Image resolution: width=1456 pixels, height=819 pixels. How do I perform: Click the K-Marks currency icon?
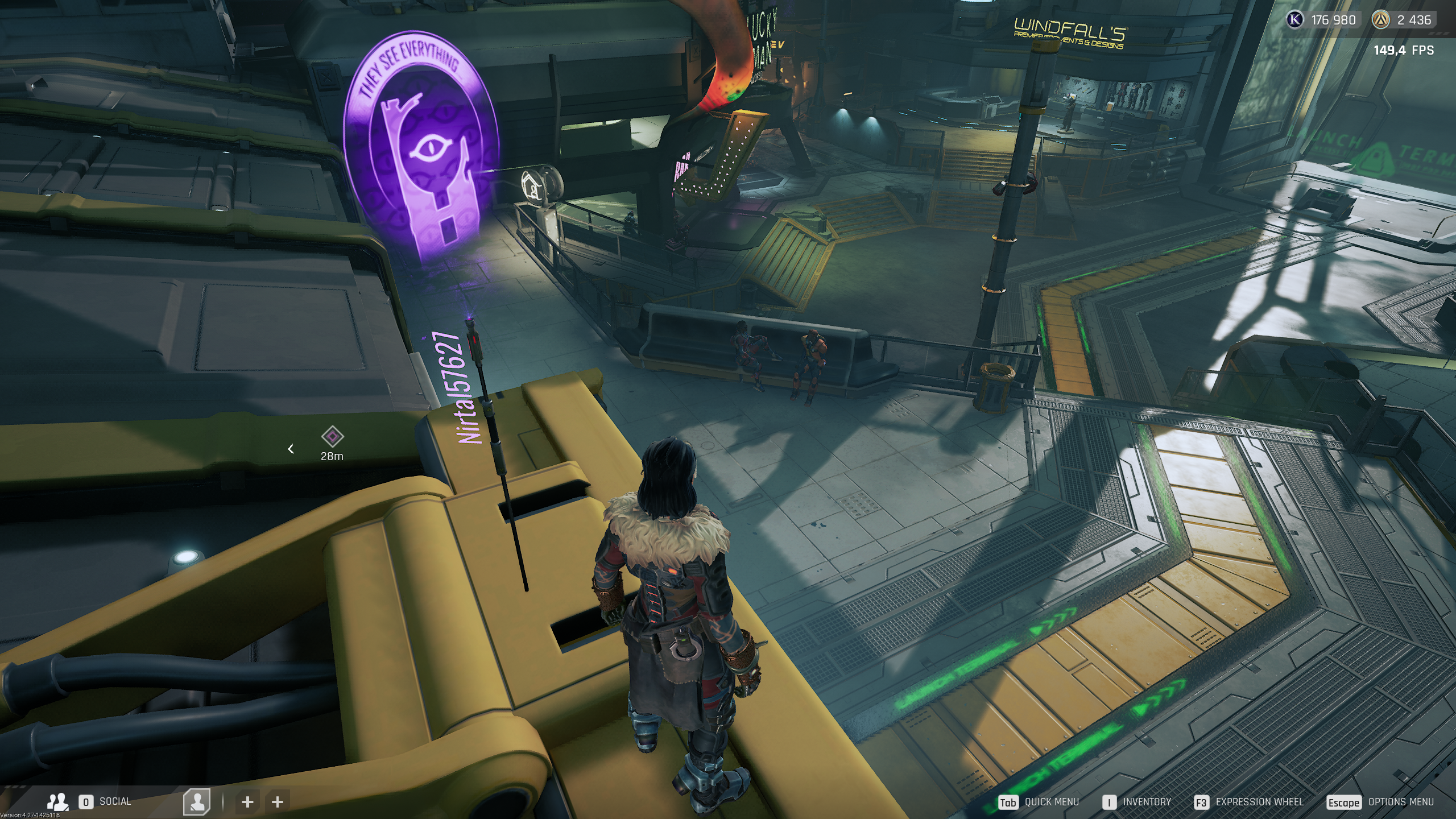[x=1295, y=20]
